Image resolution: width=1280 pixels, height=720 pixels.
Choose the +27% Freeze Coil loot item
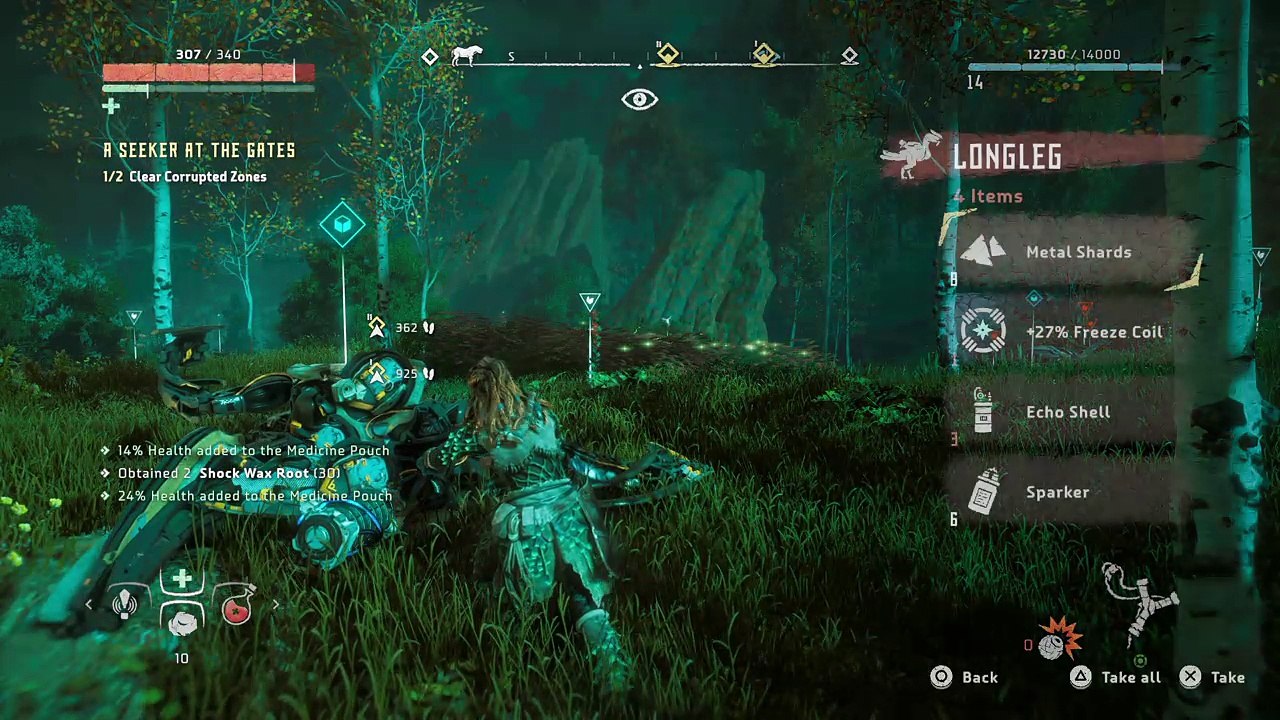click(1093, 332)
